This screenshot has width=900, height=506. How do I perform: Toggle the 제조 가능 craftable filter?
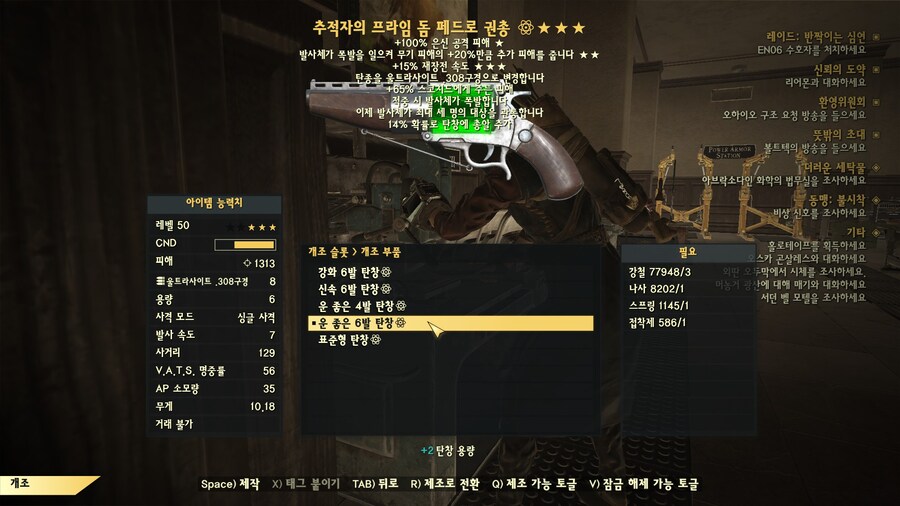point(535,484)
